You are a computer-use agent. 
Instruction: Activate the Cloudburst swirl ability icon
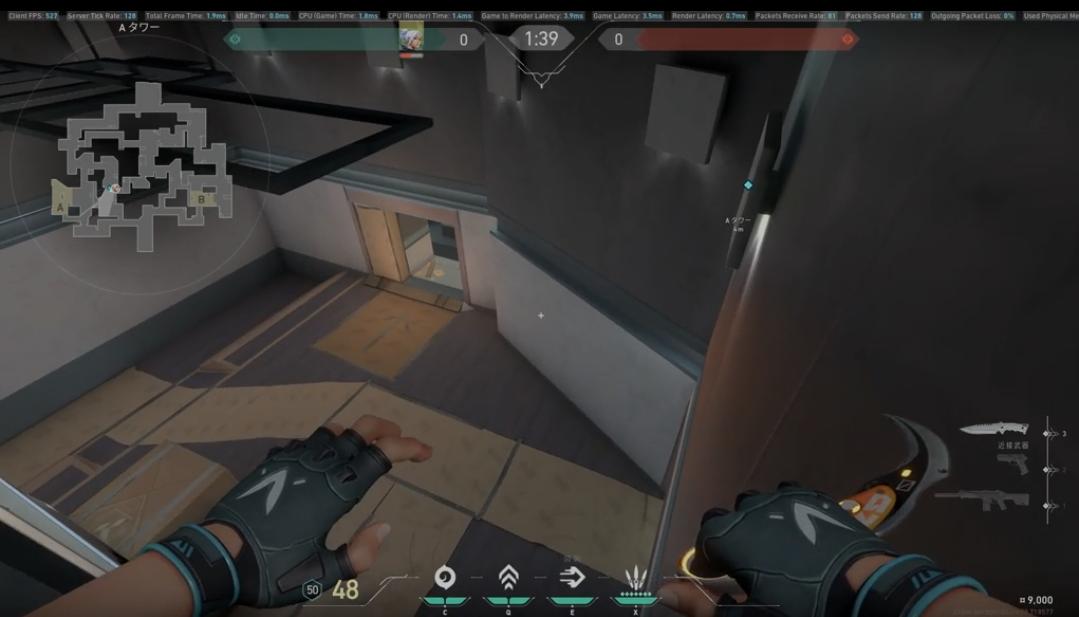pos(445,577)
